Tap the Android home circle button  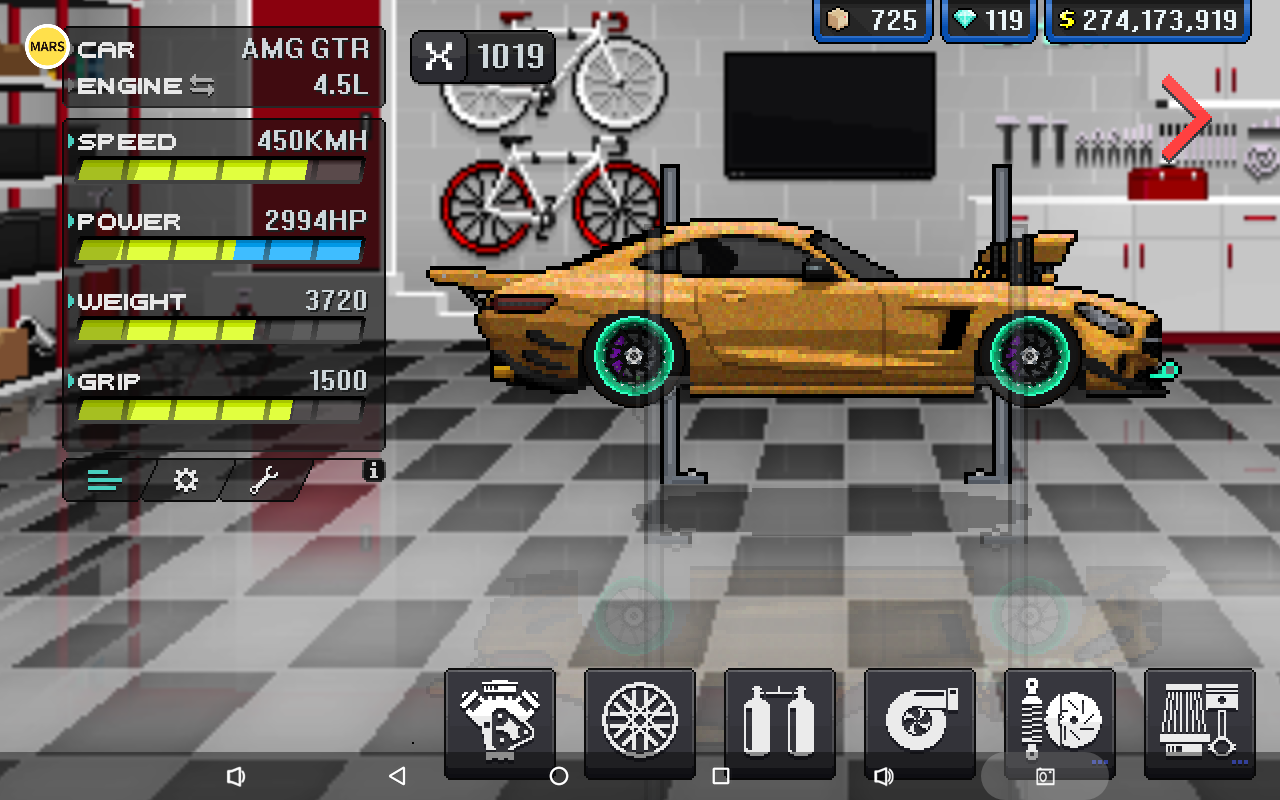coord(559,776)
